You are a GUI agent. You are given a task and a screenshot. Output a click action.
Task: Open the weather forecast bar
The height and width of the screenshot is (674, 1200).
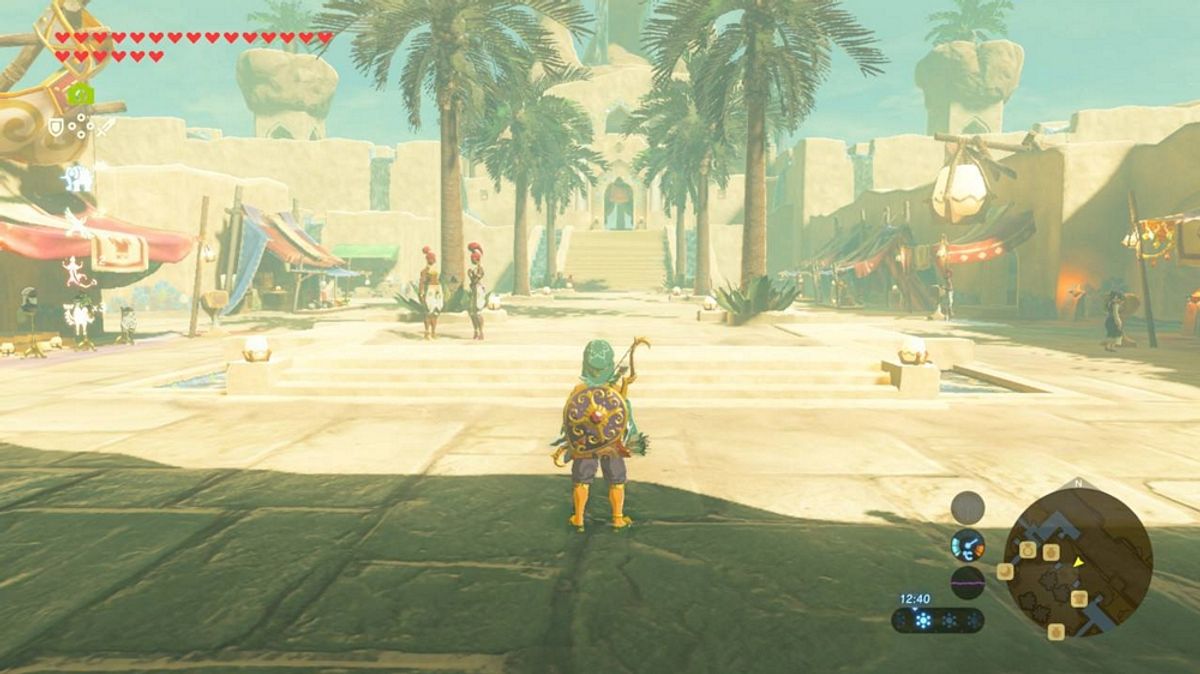[937, 620]
